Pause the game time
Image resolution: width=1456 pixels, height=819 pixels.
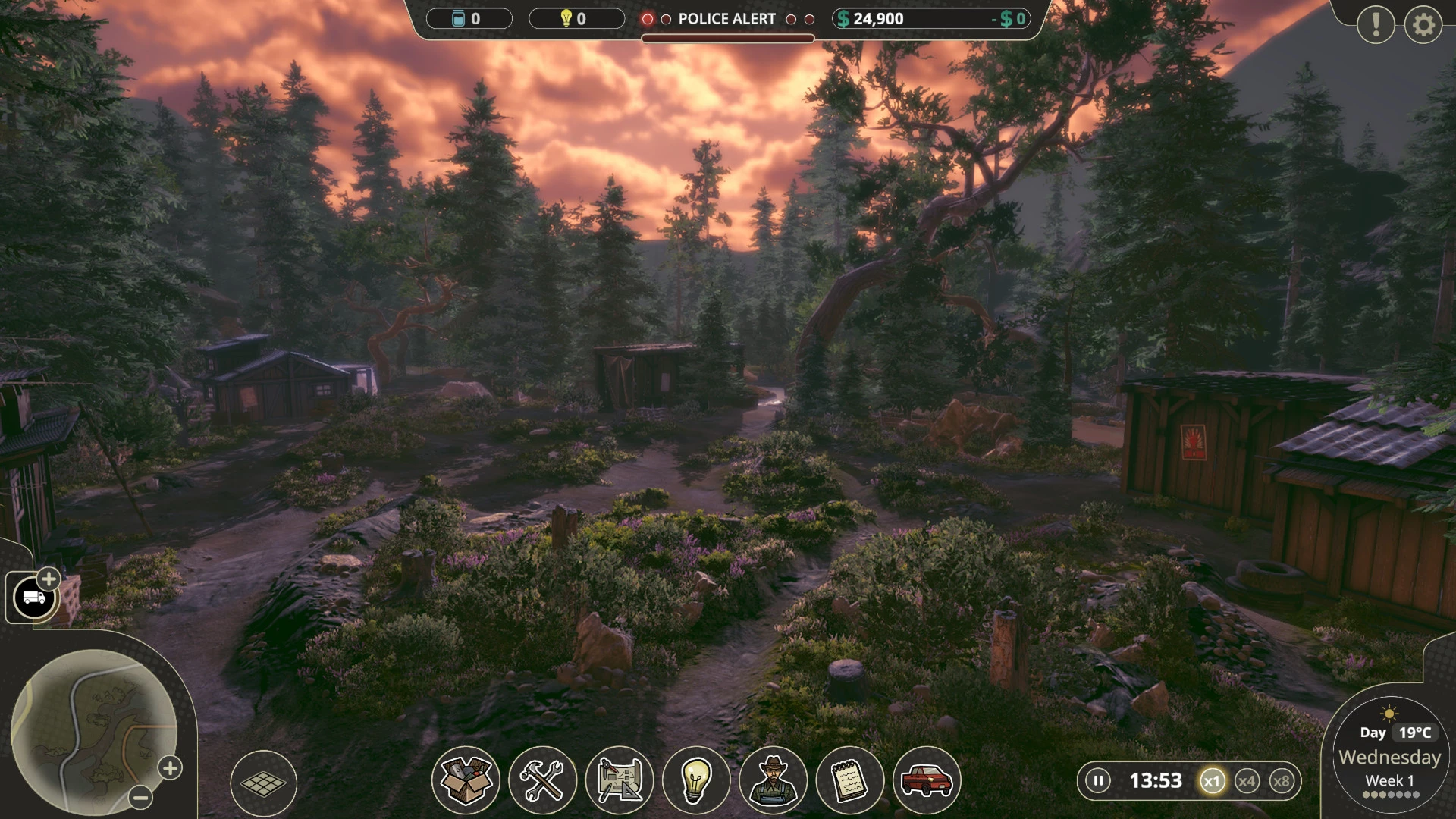click(1097, 780)
